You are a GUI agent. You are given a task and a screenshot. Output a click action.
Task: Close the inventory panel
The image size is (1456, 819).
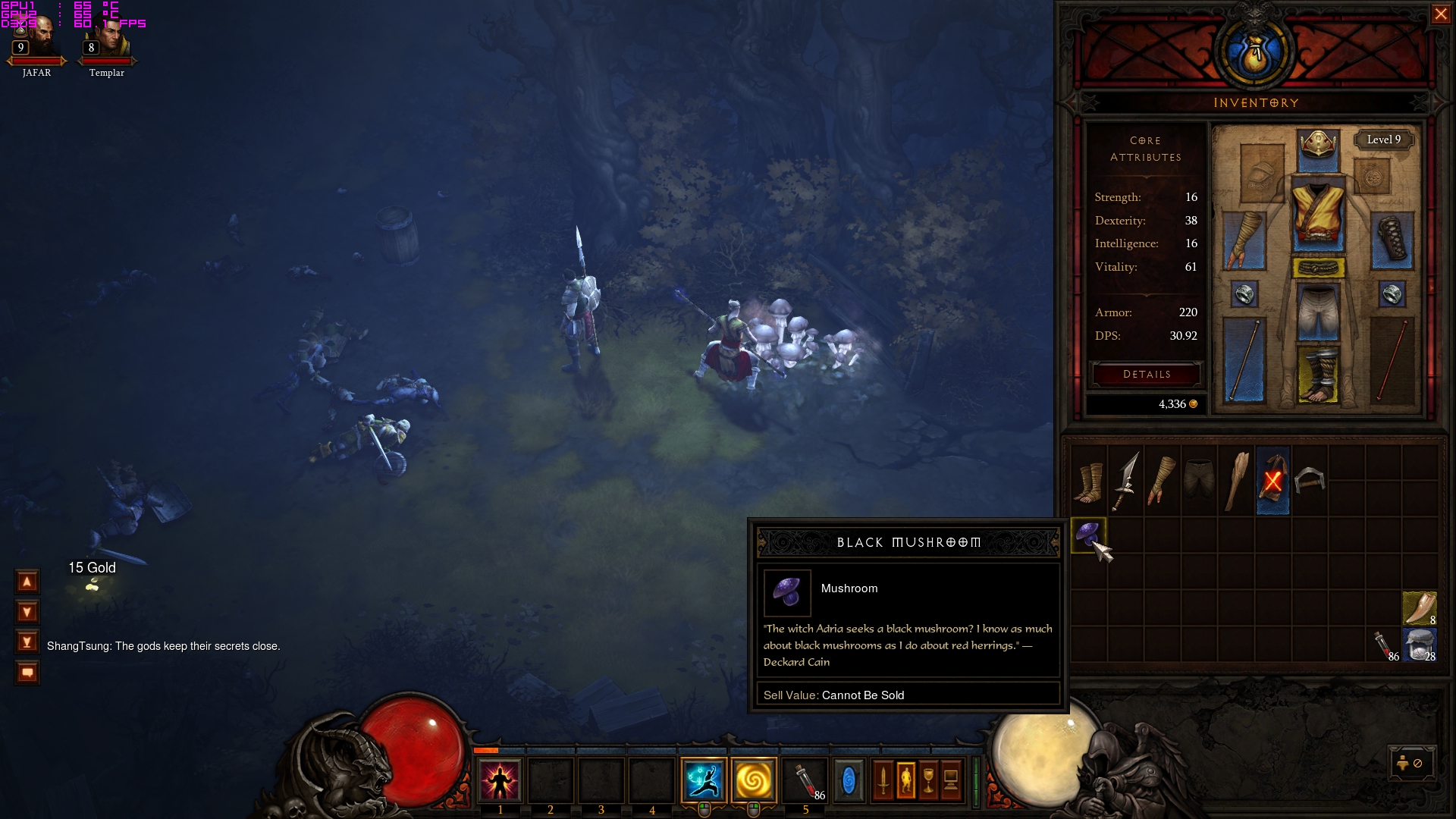coord(1440,14)
